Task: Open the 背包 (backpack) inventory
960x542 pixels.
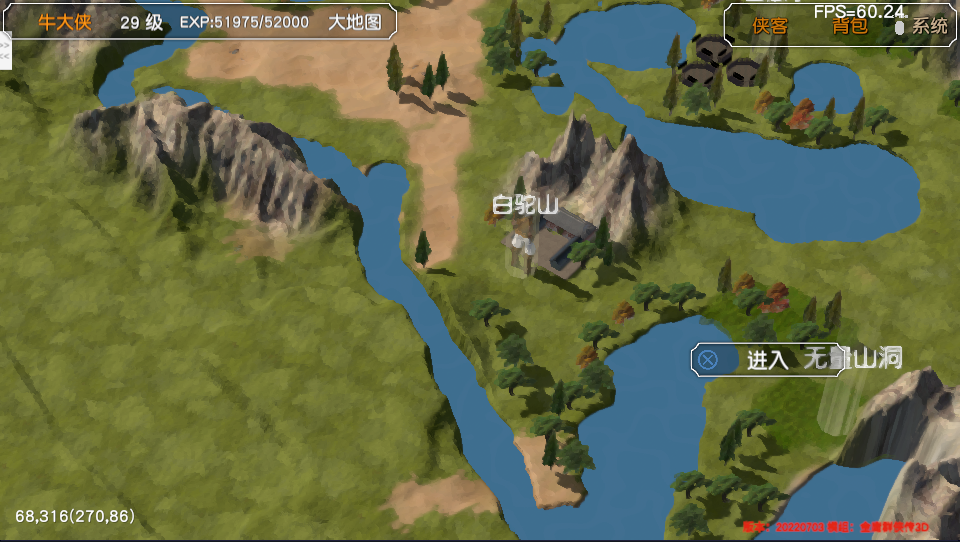Action: tap(850, 26)
